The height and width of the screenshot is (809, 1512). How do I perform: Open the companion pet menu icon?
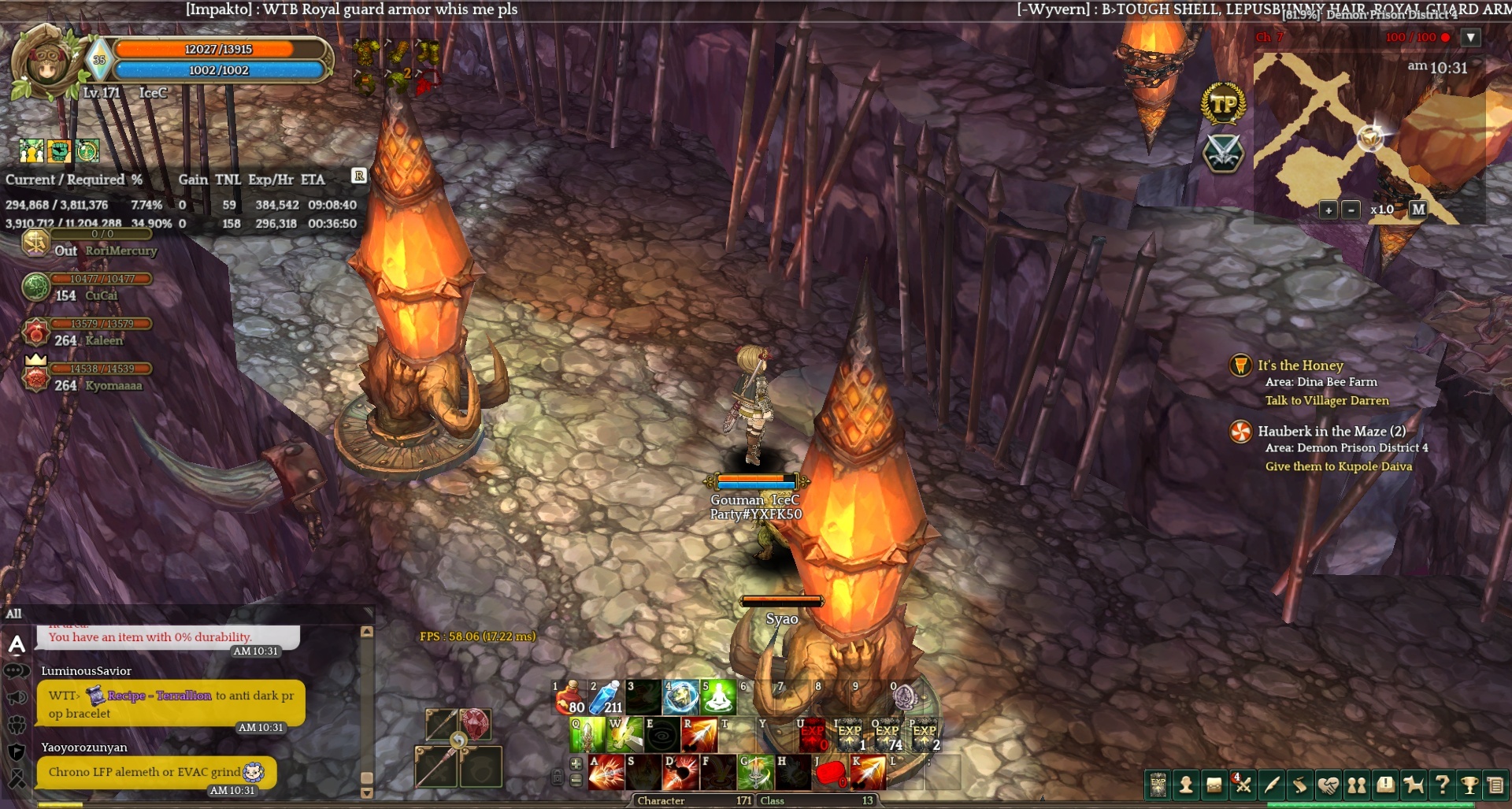click(1414, 785)
